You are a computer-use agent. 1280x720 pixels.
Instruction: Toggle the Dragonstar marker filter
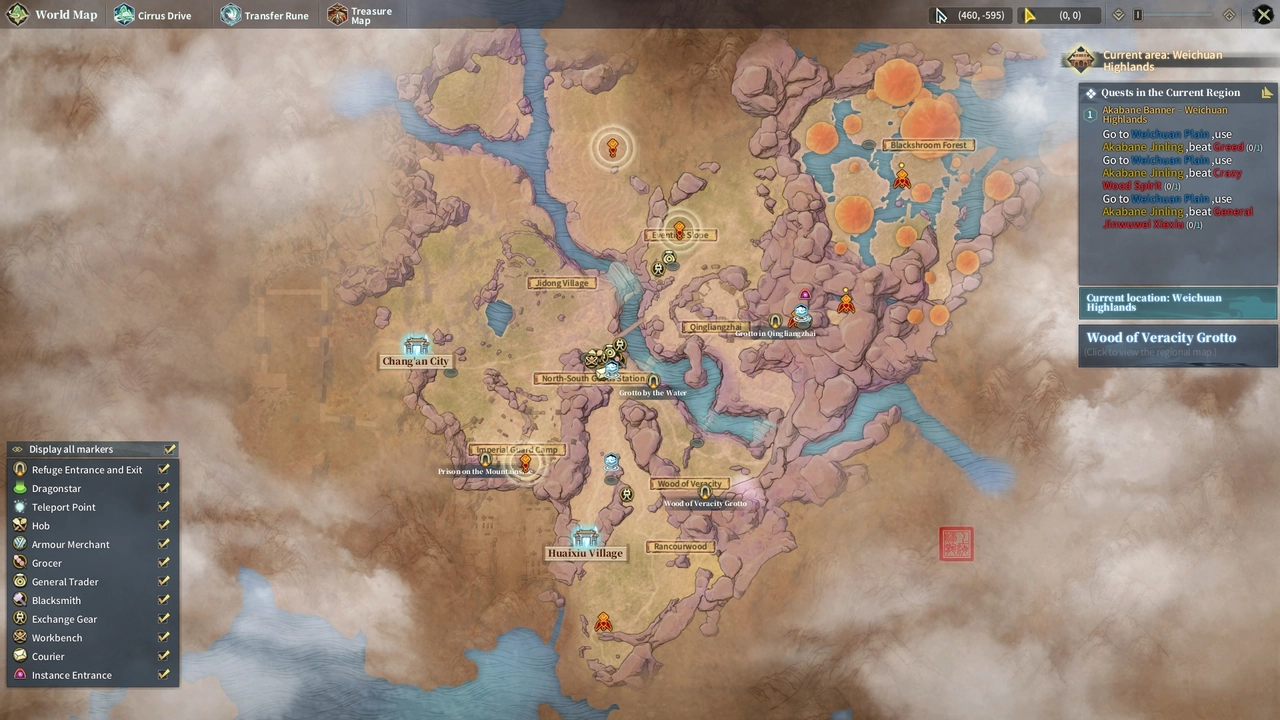164,488
